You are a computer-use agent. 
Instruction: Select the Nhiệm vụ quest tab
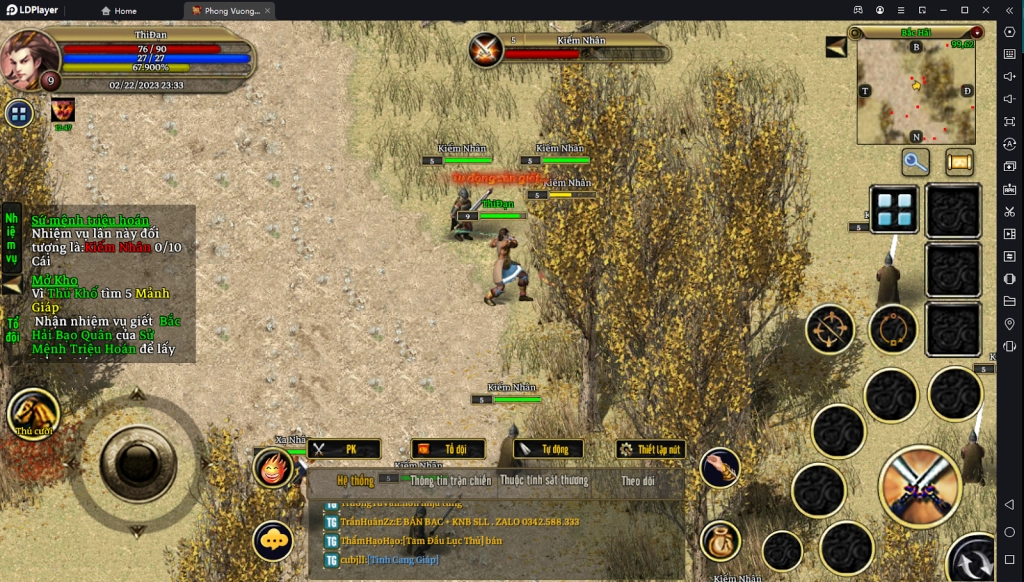click(x=11, y=238)
